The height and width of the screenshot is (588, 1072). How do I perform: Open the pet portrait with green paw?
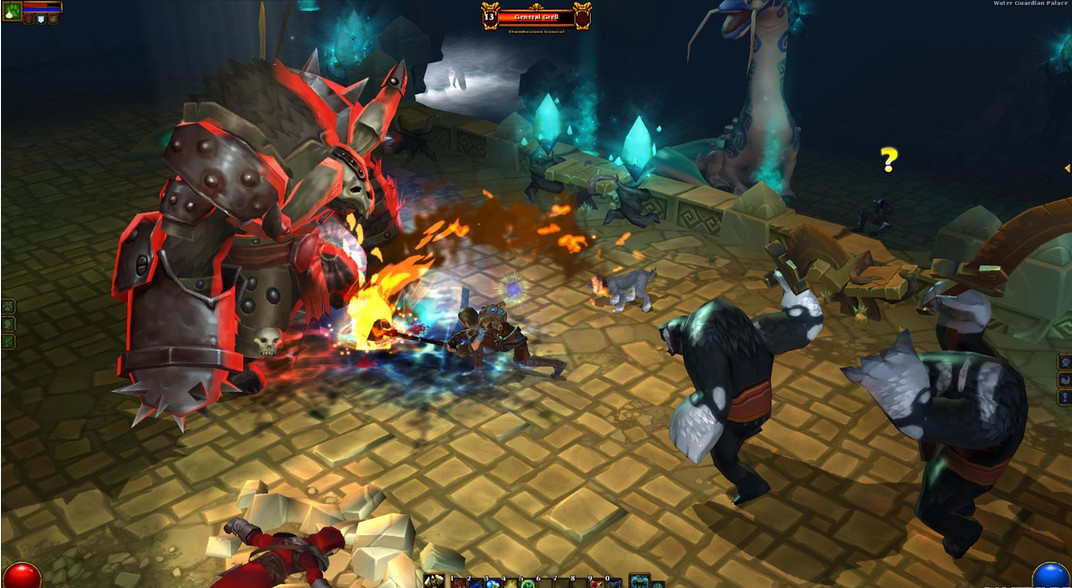pyautogui.click(x=12, y=13)
